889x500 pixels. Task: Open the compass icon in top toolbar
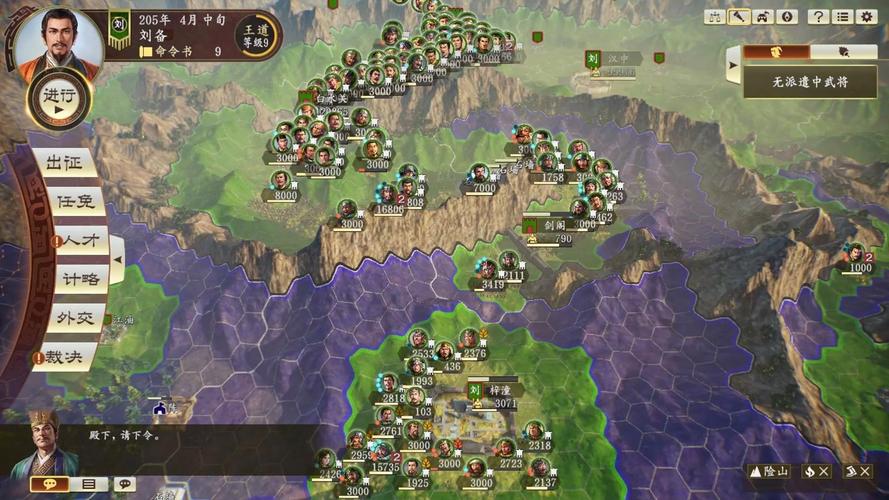[x=787, y=17]
